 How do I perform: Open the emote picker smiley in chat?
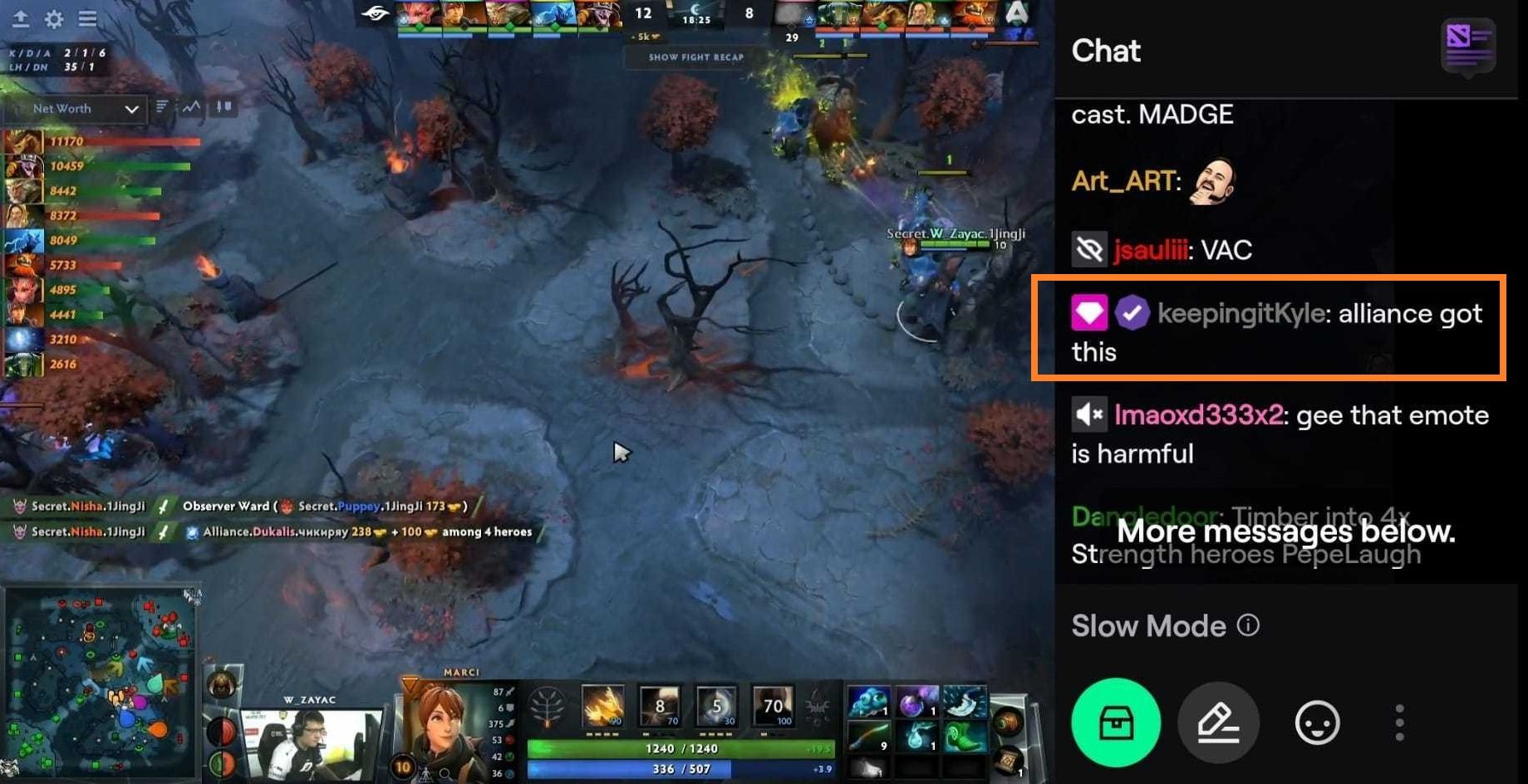click(x=1316, y=723)
